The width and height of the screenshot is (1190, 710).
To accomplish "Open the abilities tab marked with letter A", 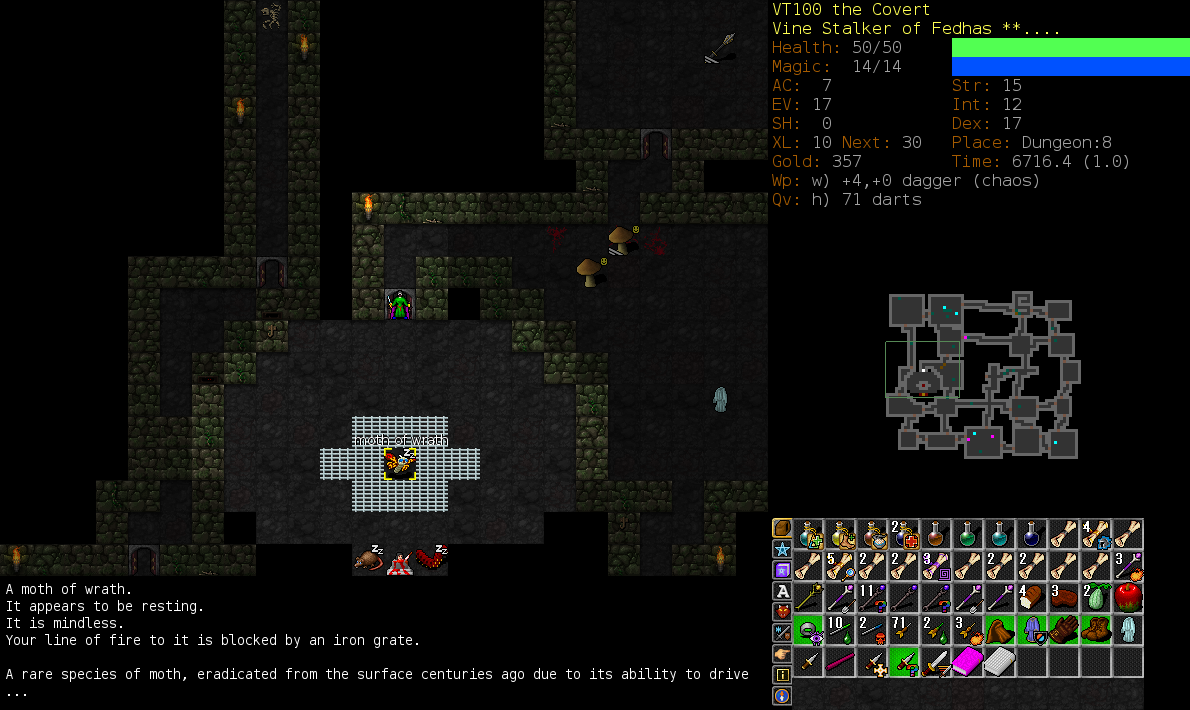I will (x=781, y=591).
